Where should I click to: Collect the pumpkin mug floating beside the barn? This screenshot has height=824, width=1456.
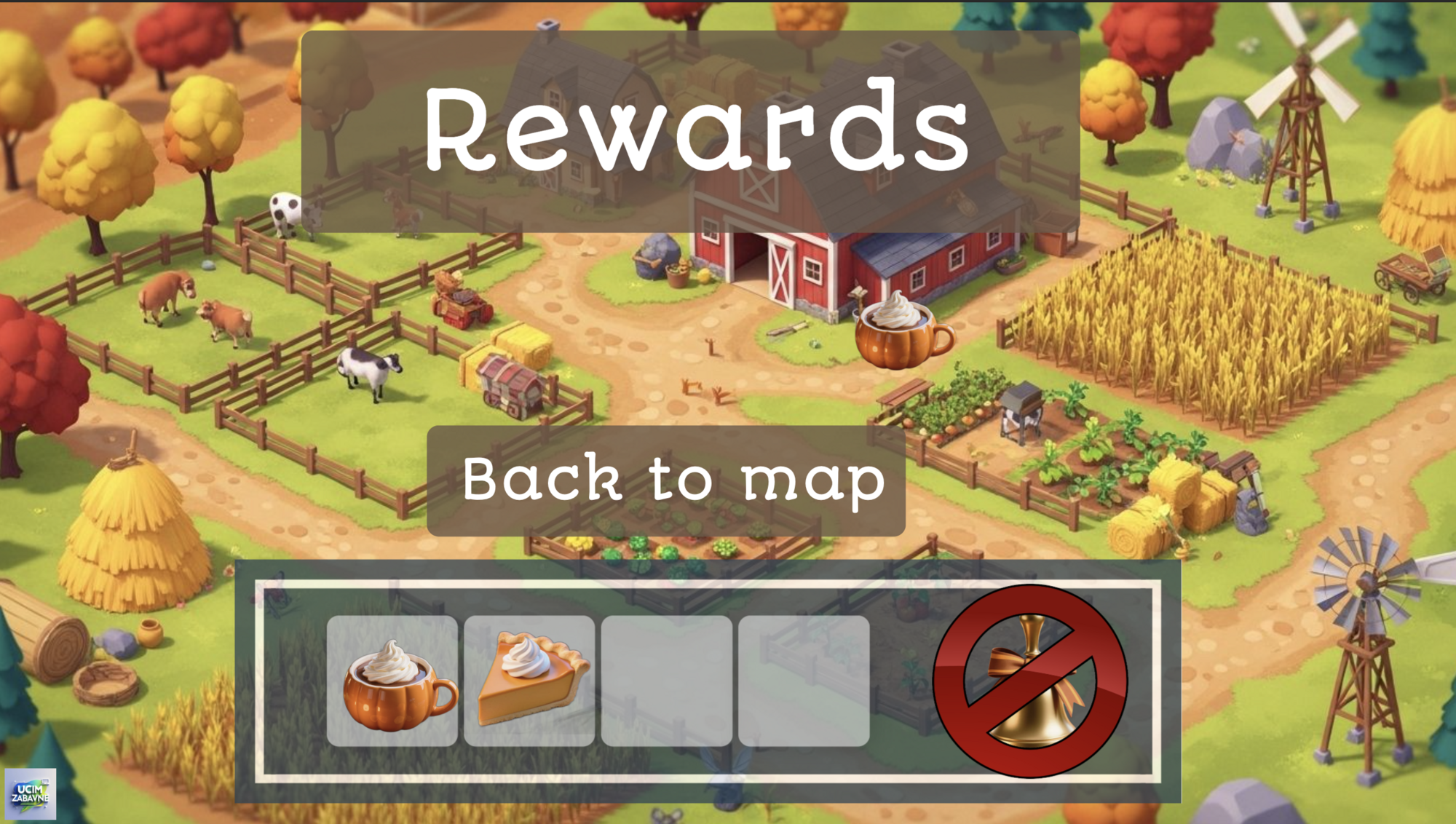tap(901, 330)
